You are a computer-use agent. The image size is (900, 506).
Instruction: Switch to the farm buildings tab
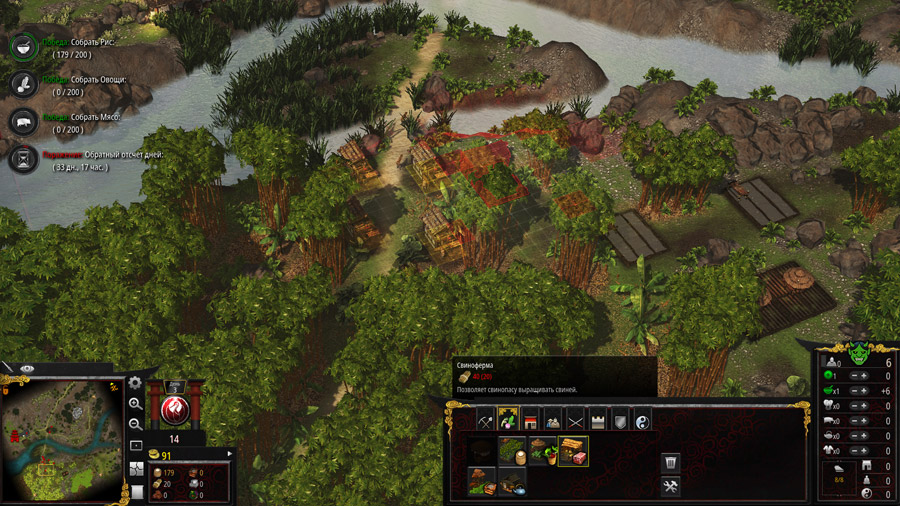[x=508, y=419]
